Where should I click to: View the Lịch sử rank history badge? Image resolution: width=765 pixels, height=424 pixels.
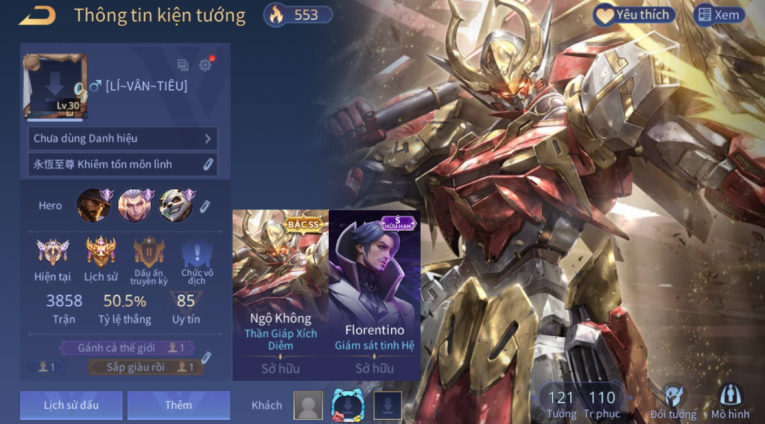(x=100, y=256)
